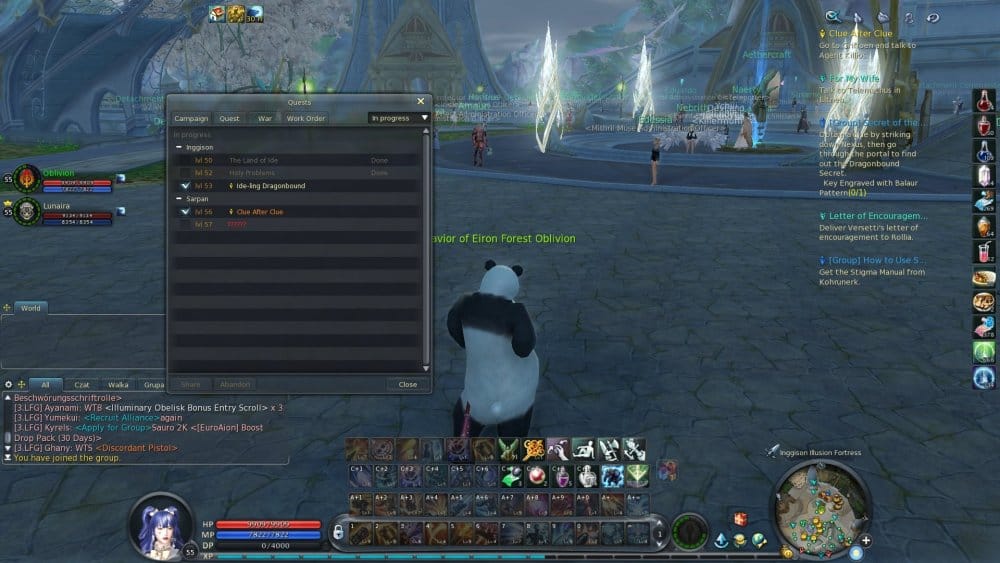The height and width of the screenshot is (563, 1000).
Task: Click the Letter of Encouragement quest tracker entry
Action: click(877, 215)
